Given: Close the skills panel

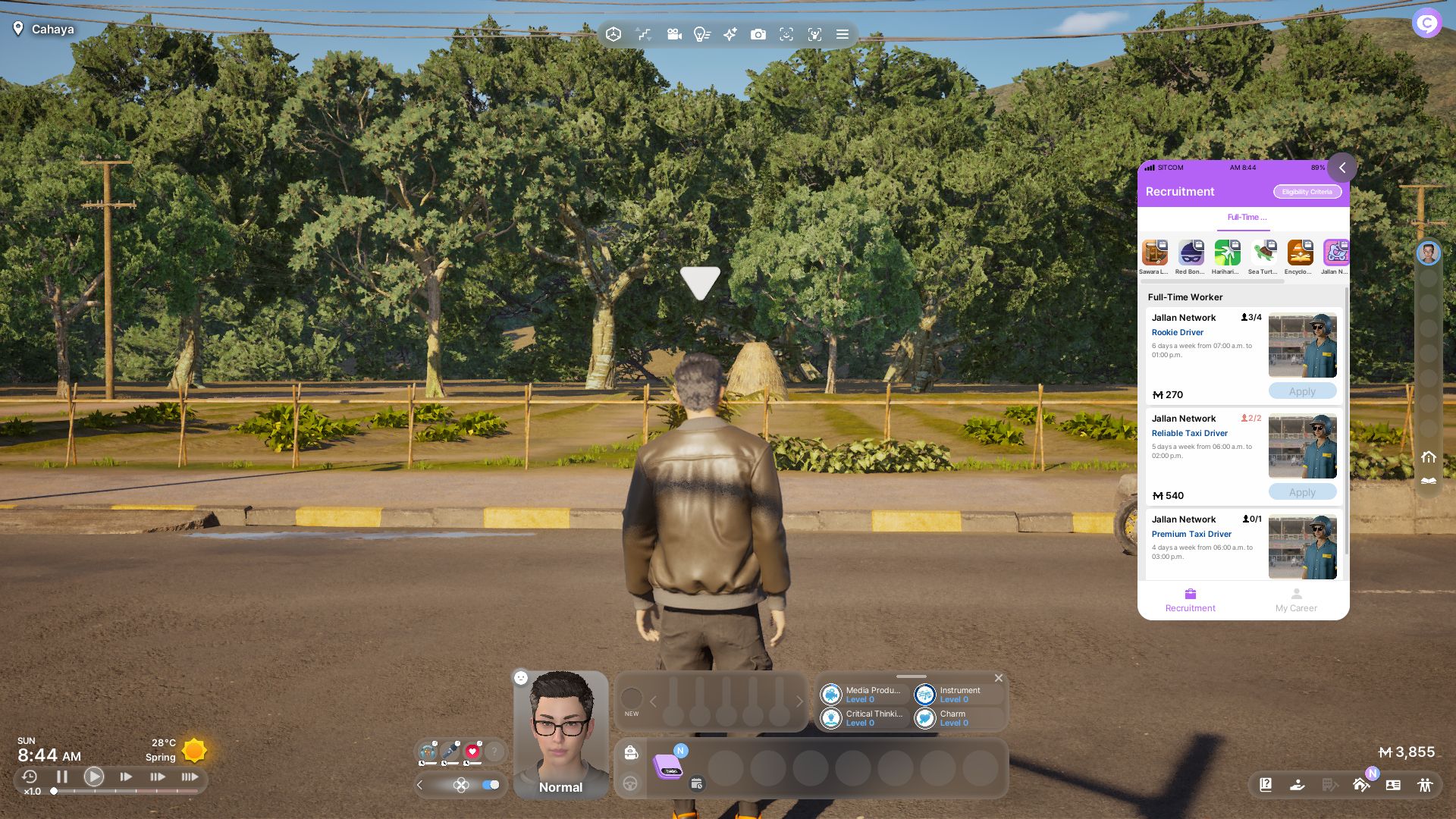Looking at the screenshot, I should 999,678.
